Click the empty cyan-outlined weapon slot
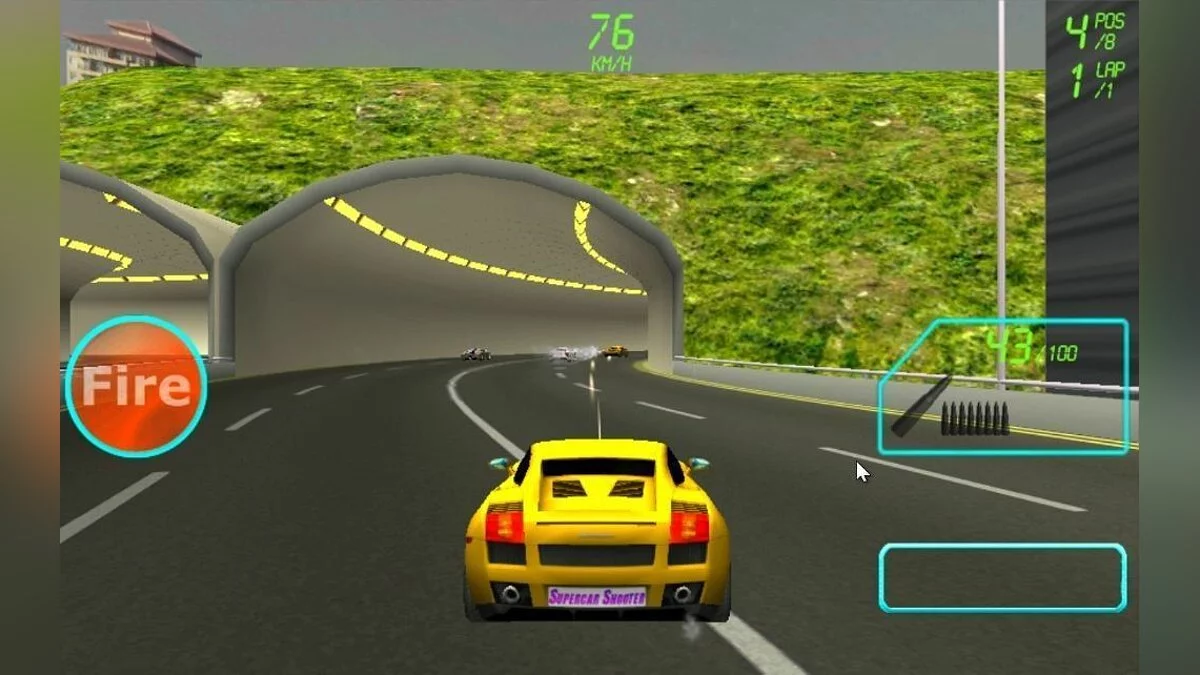This screenshot has height=675, width=1200. click(x=1002, y=578)
